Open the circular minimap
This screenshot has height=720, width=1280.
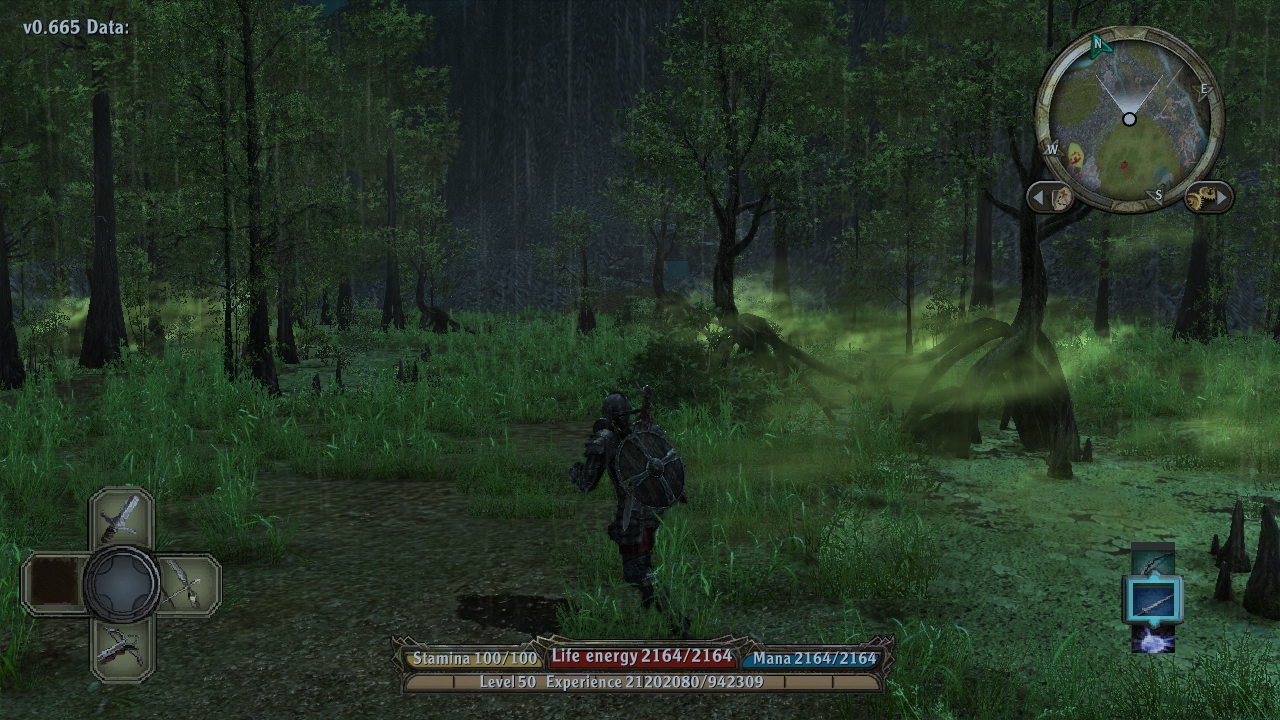(1128, 120)
